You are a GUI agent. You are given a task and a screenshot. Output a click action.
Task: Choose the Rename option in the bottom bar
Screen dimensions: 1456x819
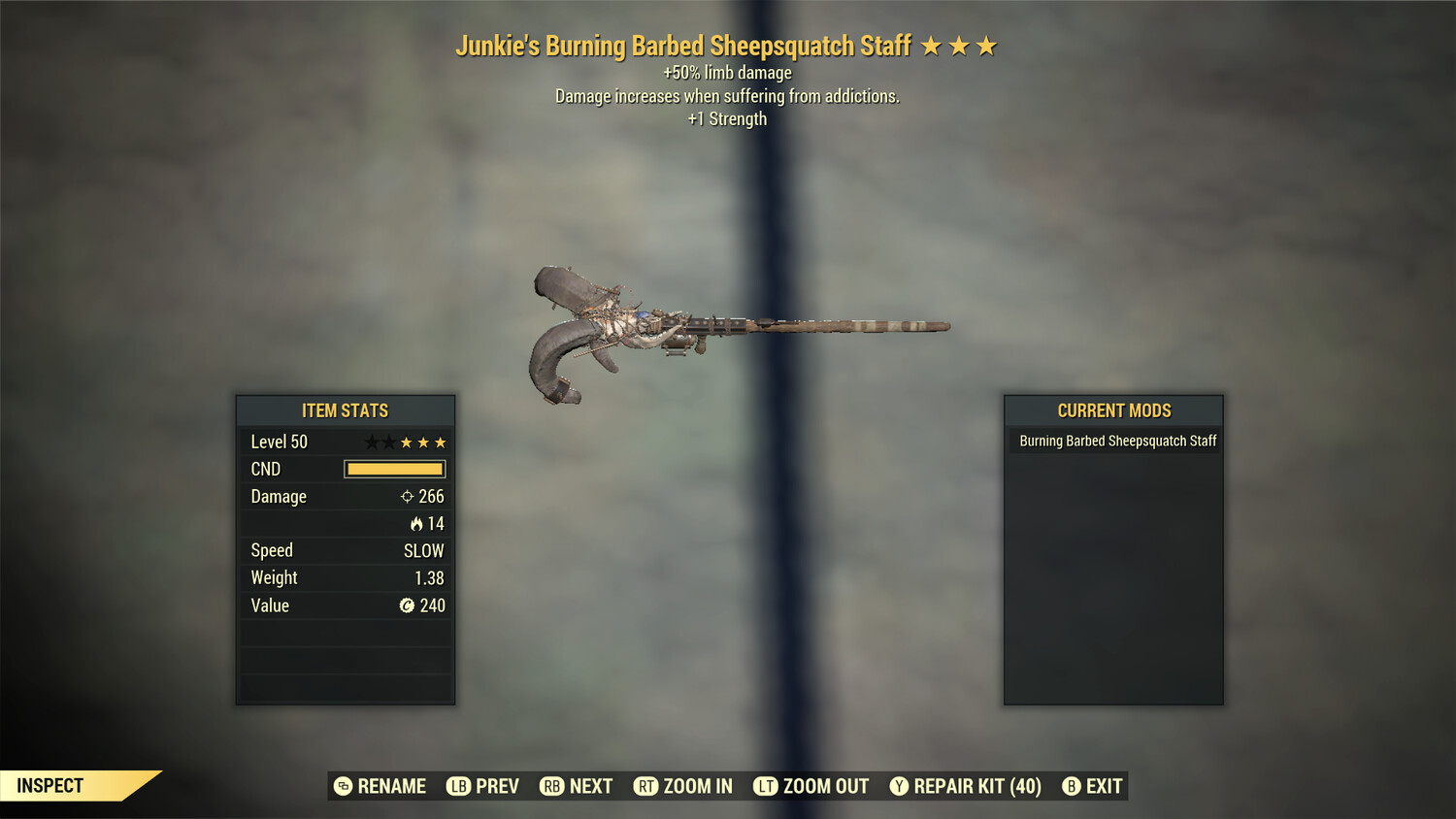[x=381, y=786]
